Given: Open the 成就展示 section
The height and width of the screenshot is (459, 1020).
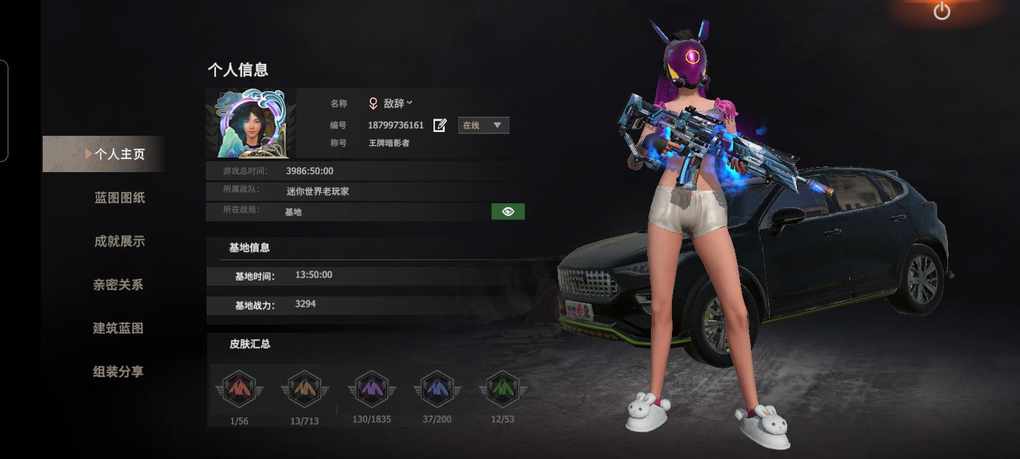Looking at the screenshot, I should (x=119, y=241).
